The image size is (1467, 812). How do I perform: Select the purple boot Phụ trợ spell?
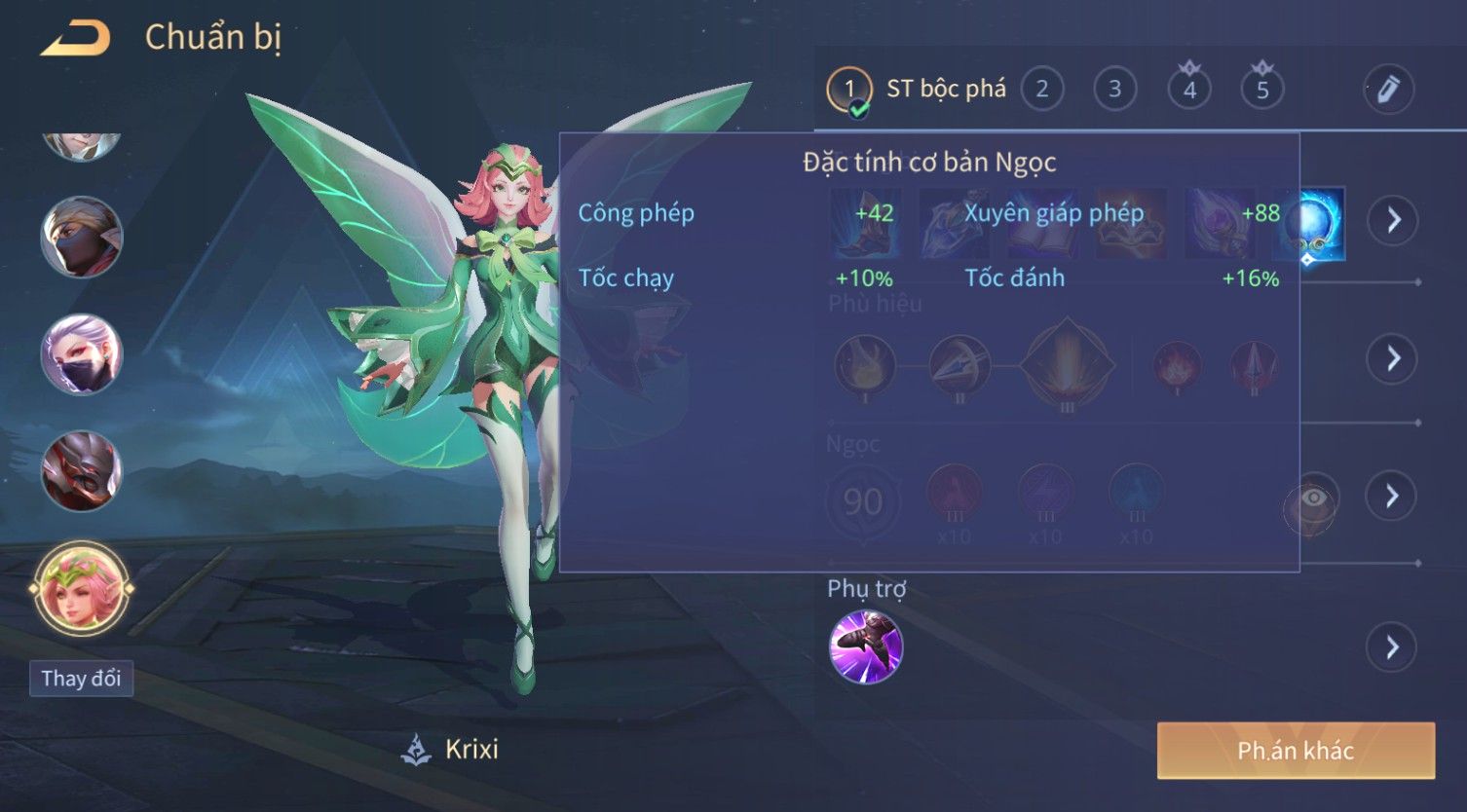pos(865,646)
